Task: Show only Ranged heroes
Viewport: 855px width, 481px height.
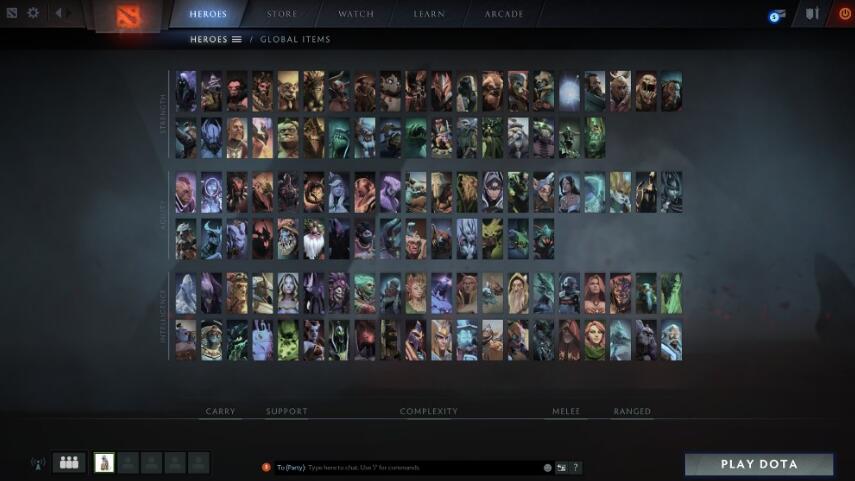Action: click(x=632, y=411)
